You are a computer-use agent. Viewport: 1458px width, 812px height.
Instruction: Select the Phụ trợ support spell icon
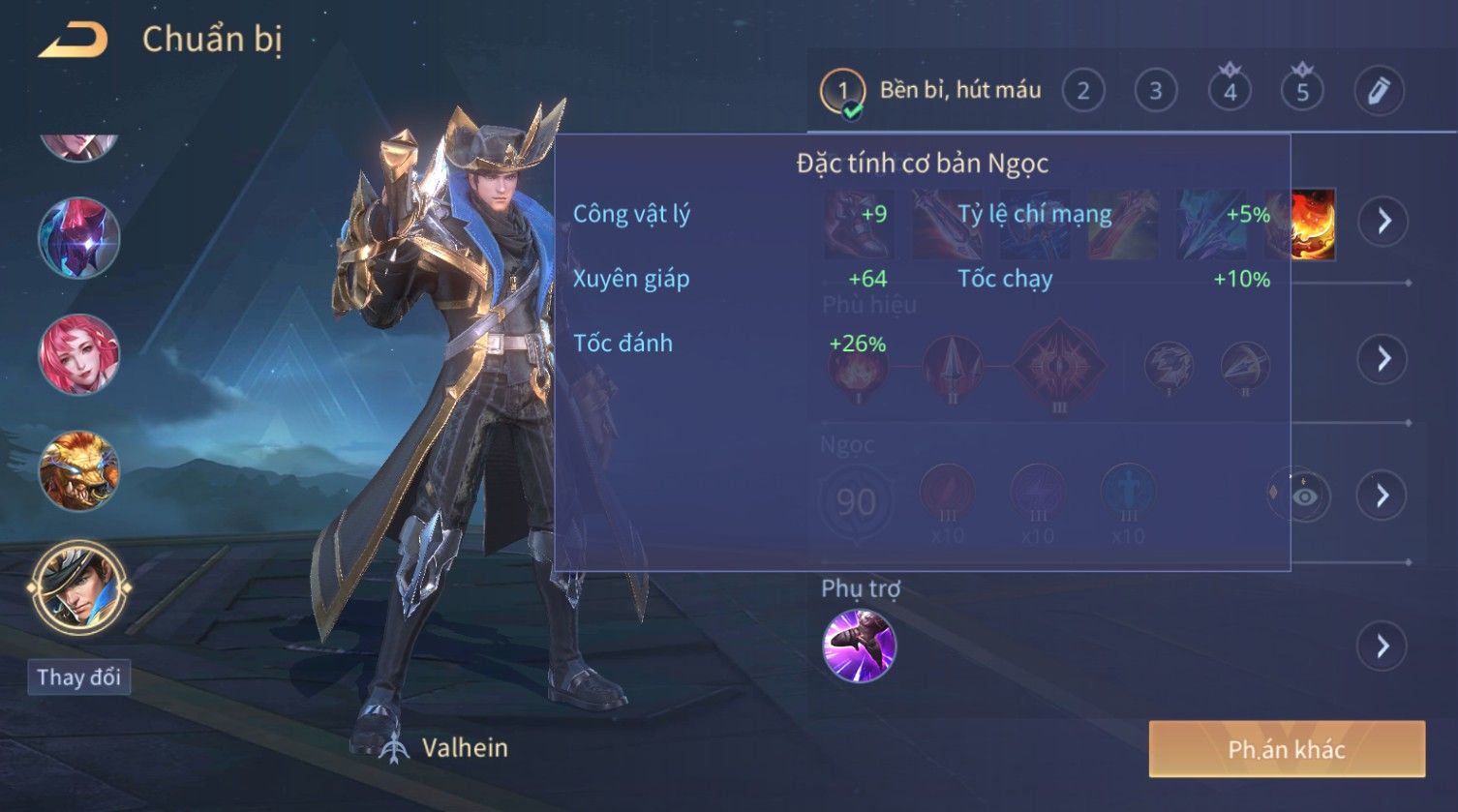tap(859, 646)
